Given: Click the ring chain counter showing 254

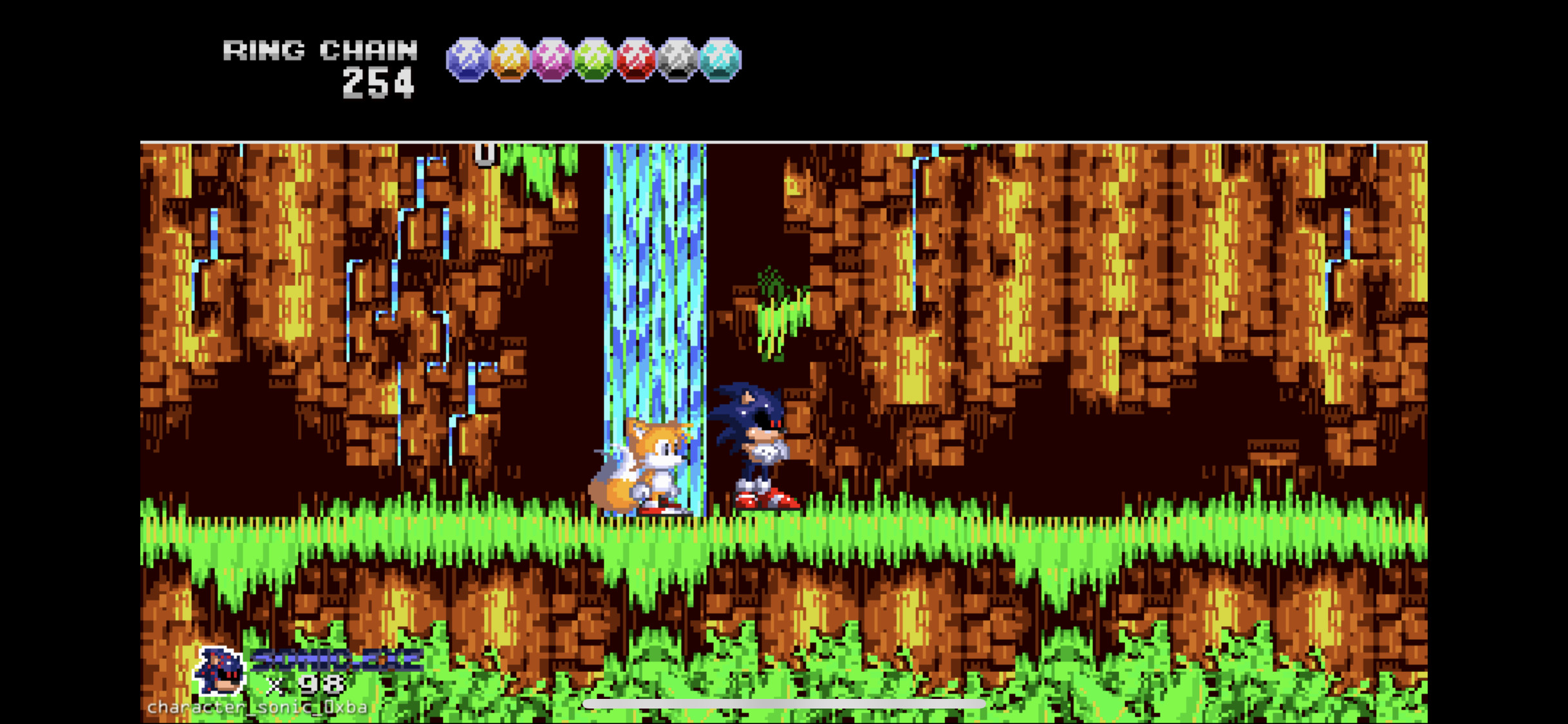Looking at the screenshot, I should click(x=377, y=84).
